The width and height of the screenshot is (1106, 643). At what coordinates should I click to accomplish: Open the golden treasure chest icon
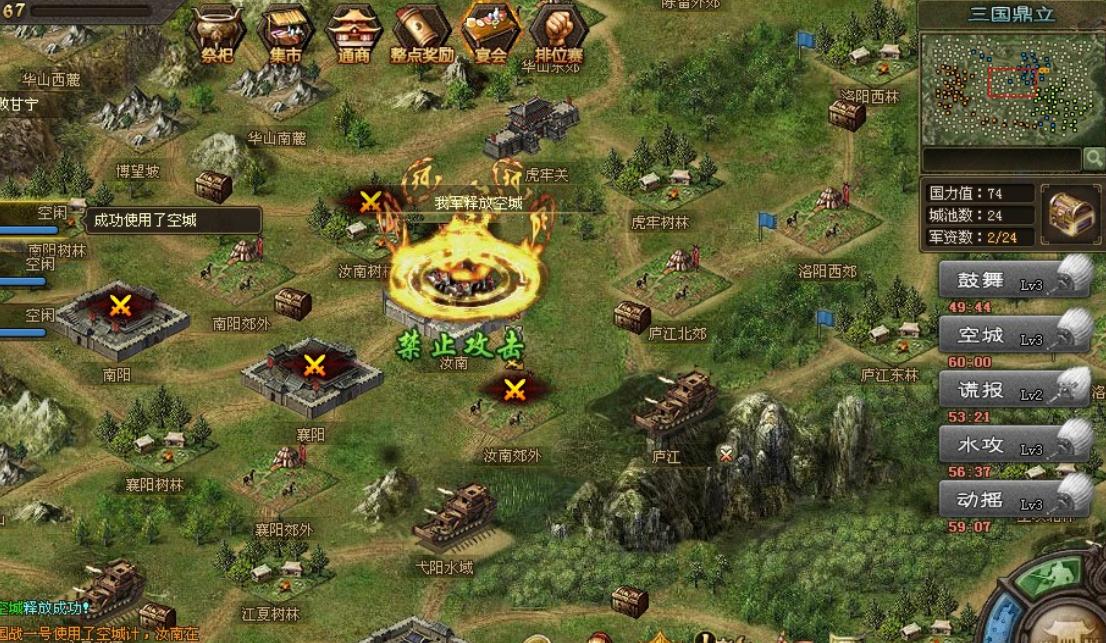1071,212
